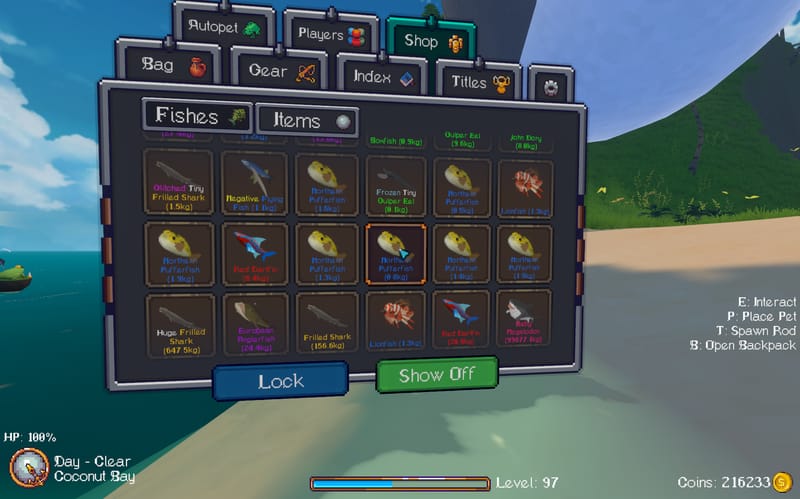Switch to the Players tab
The height and width of the screenshot is (499, 800).
(x=330, y=35)
